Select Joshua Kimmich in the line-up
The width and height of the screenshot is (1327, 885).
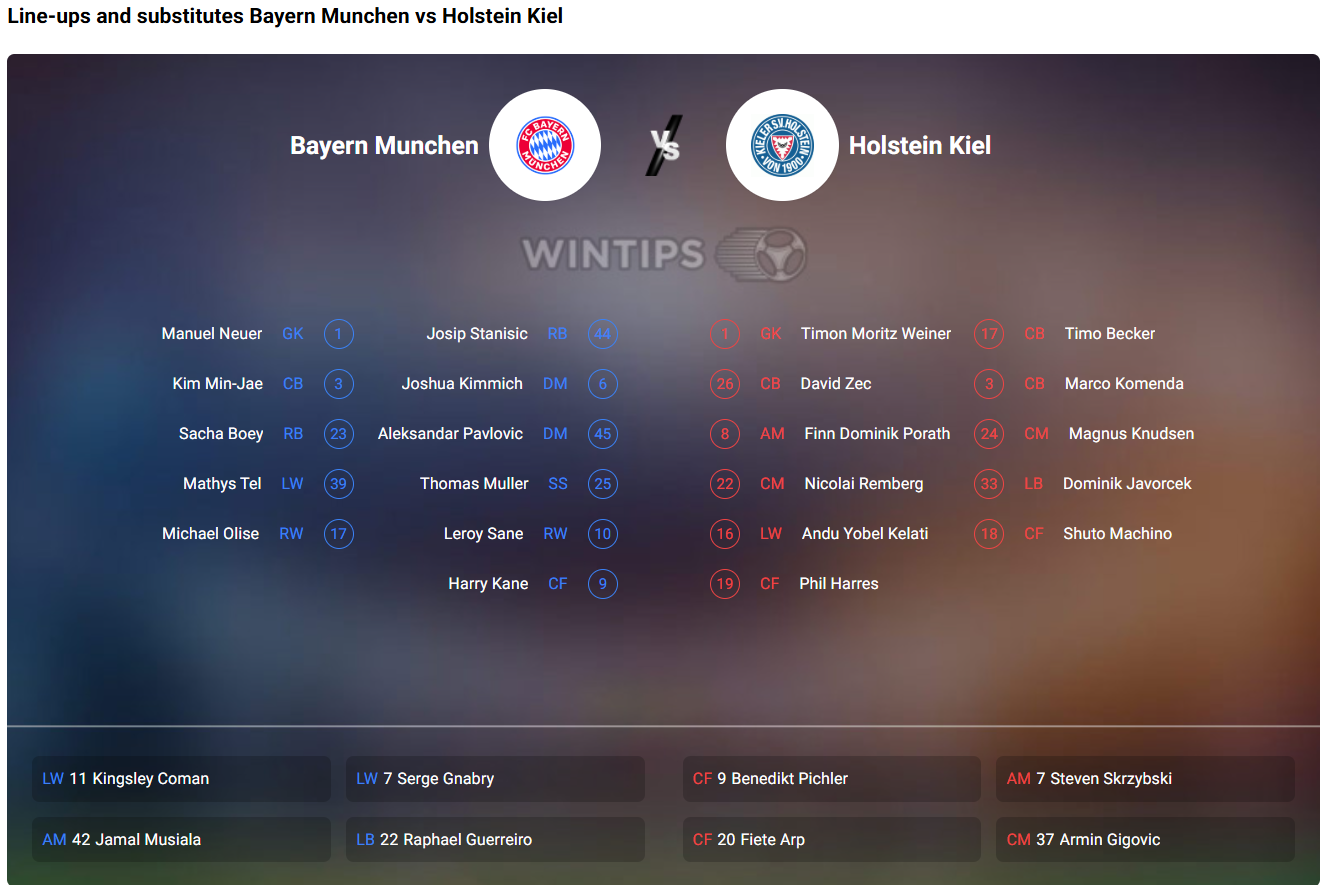tap(462, 384)
